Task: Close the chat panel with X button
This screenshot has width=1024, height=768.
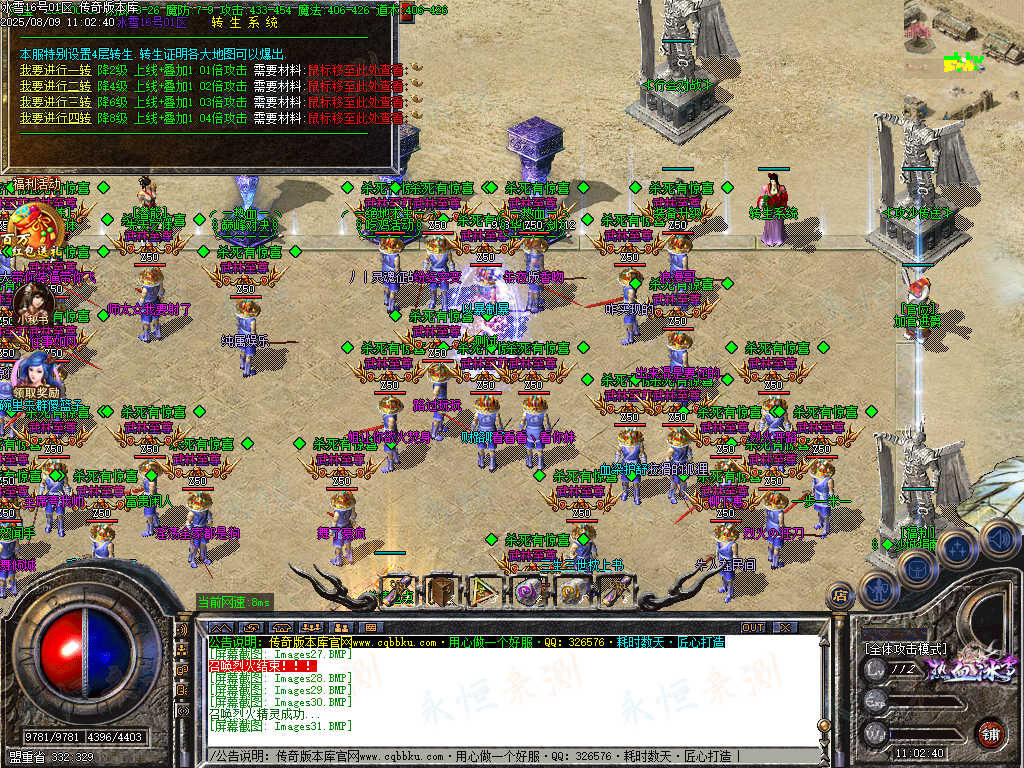Action: tap(784, 627)
